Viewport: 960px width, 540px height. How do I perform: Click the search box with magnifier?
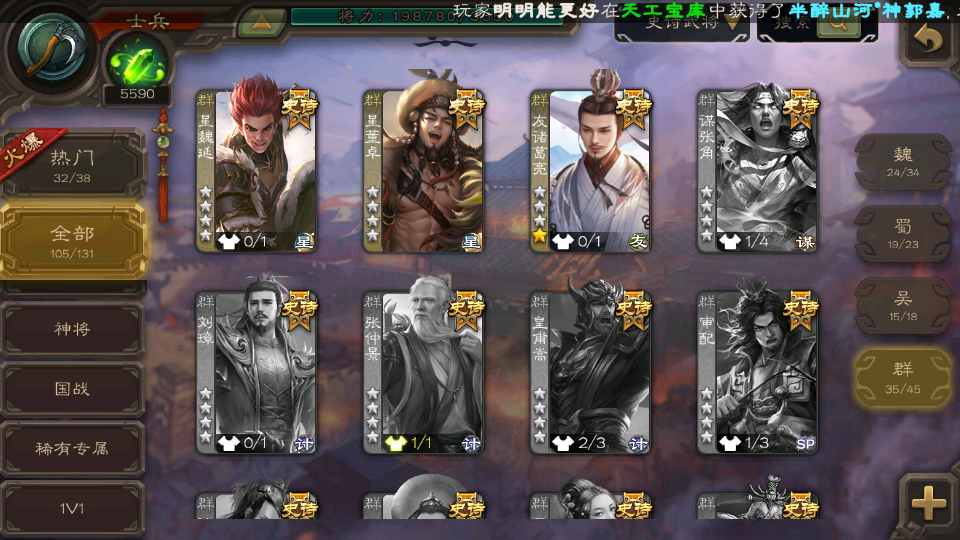coord(809,24)
